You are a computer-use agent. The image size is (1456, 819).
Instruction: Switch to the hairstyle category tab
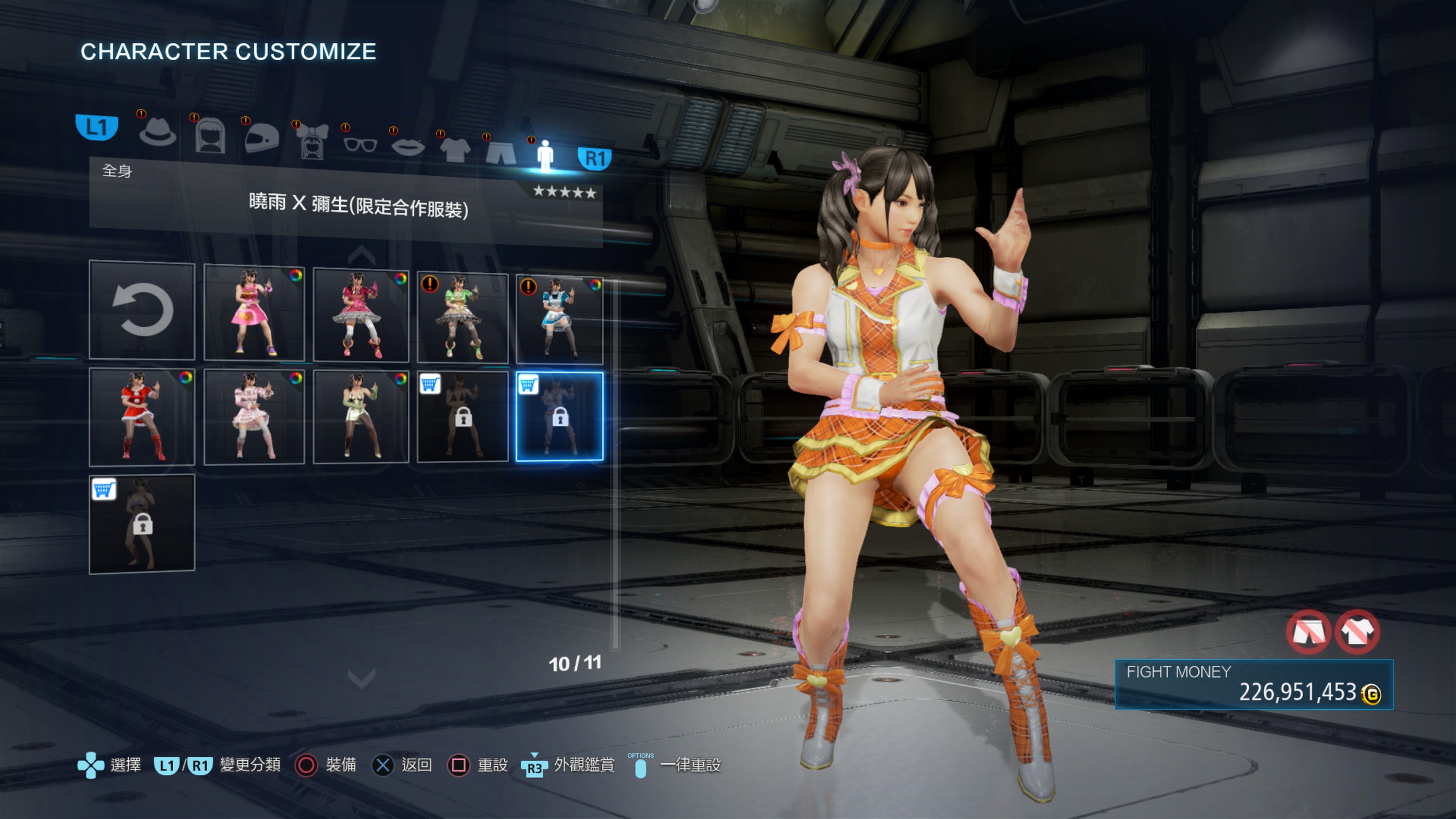tap(210, 136)
